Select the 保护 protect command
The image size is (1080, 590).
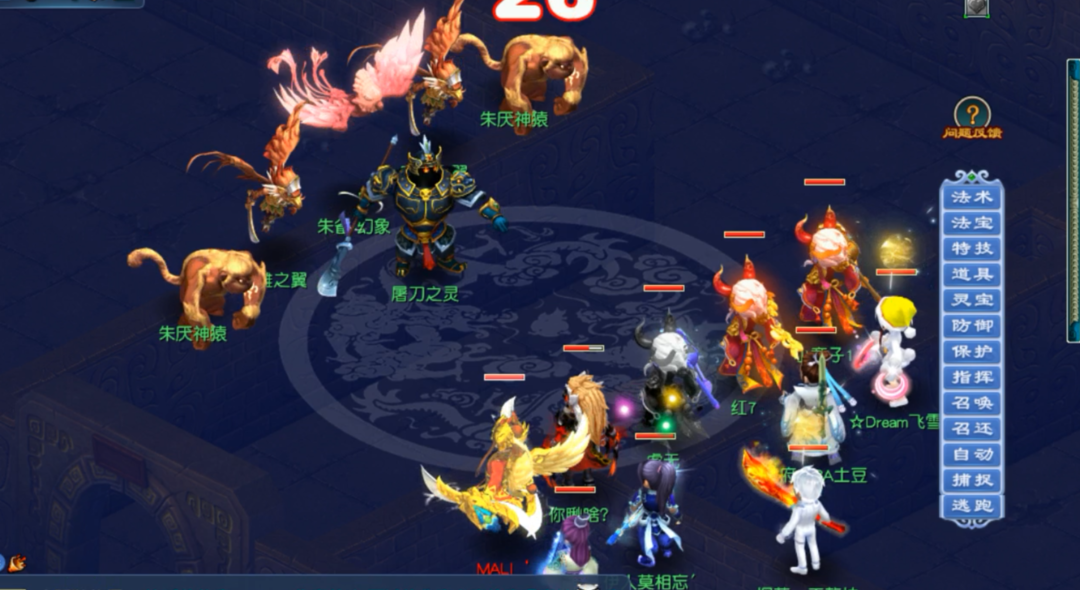pyautogui.click(x=971, y=352)
